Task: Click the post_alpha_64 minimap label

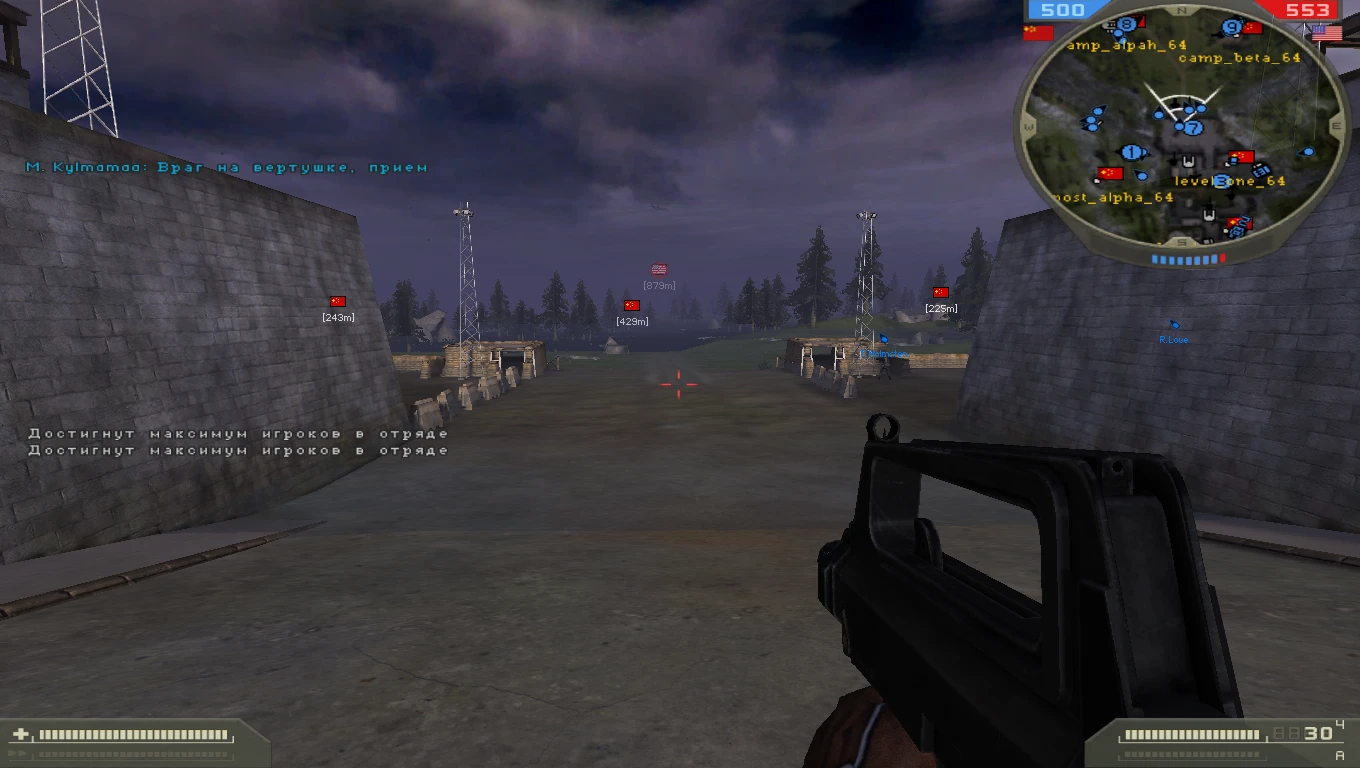Action: click(1113, 197)
